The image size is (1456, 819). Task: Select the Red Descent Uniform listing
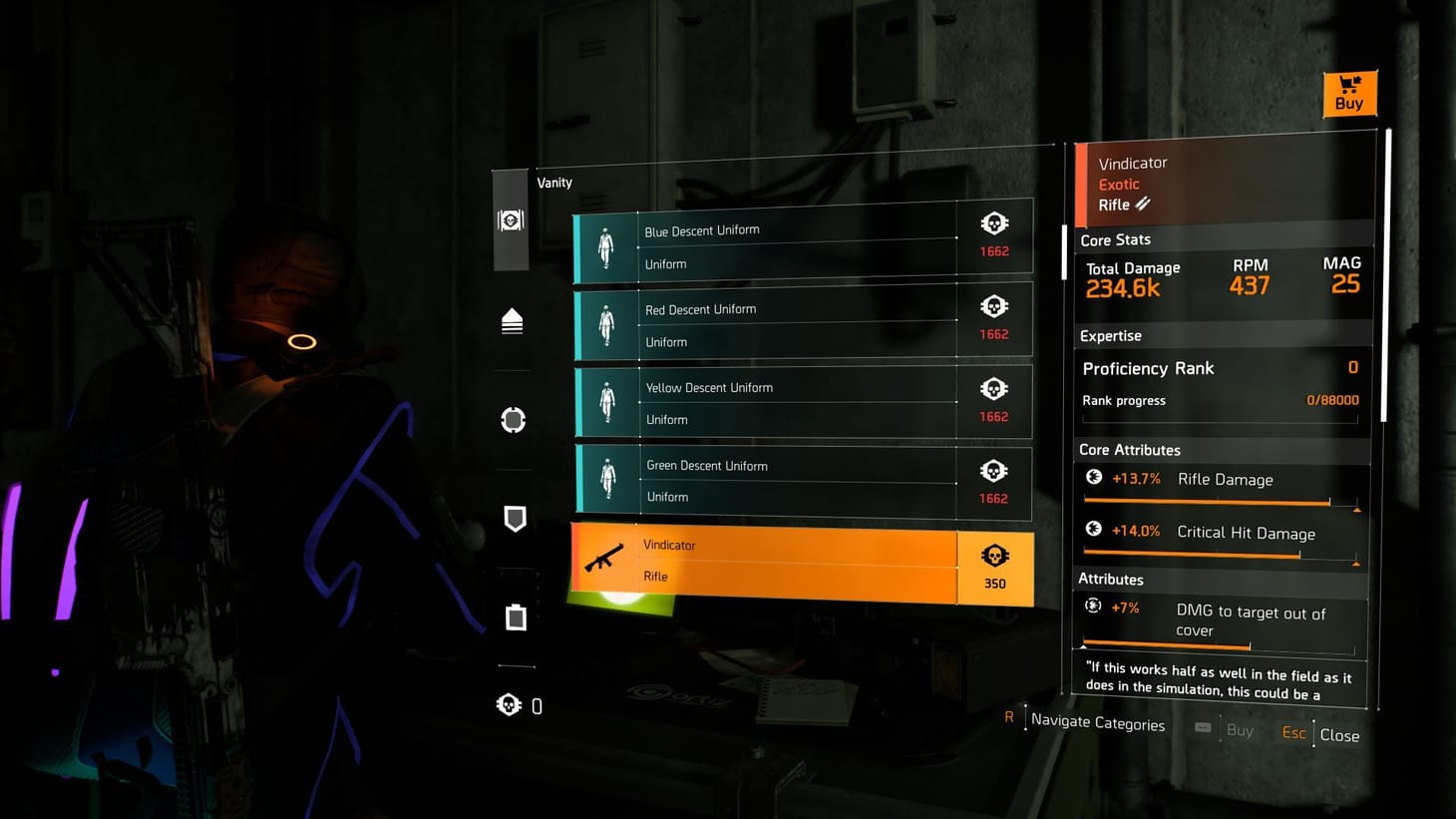pos(798,319)
